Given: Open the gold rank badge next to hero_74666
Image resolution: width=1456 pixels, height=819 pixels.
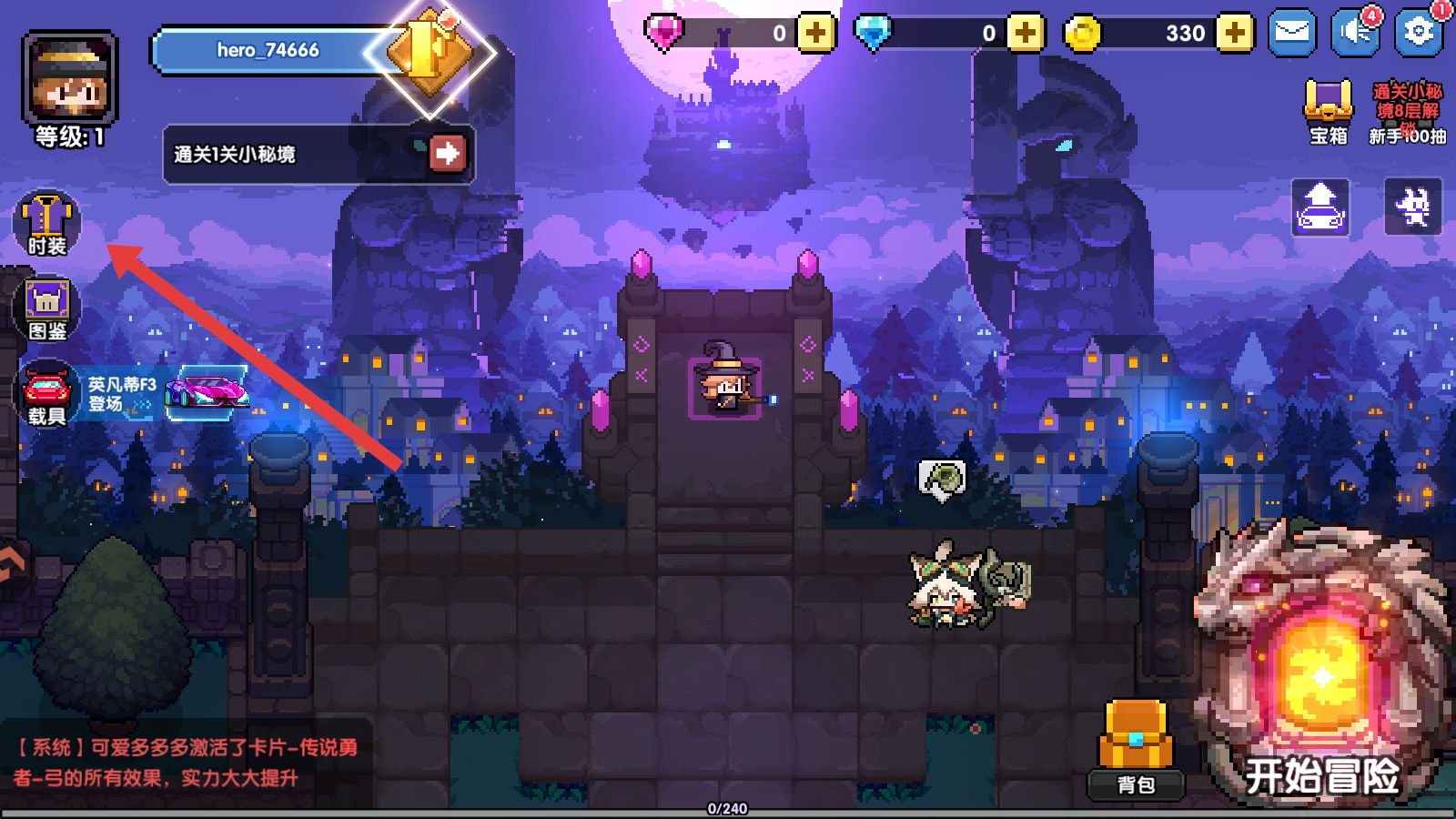Looking at the screenshot, I should (x=430, y=53).
